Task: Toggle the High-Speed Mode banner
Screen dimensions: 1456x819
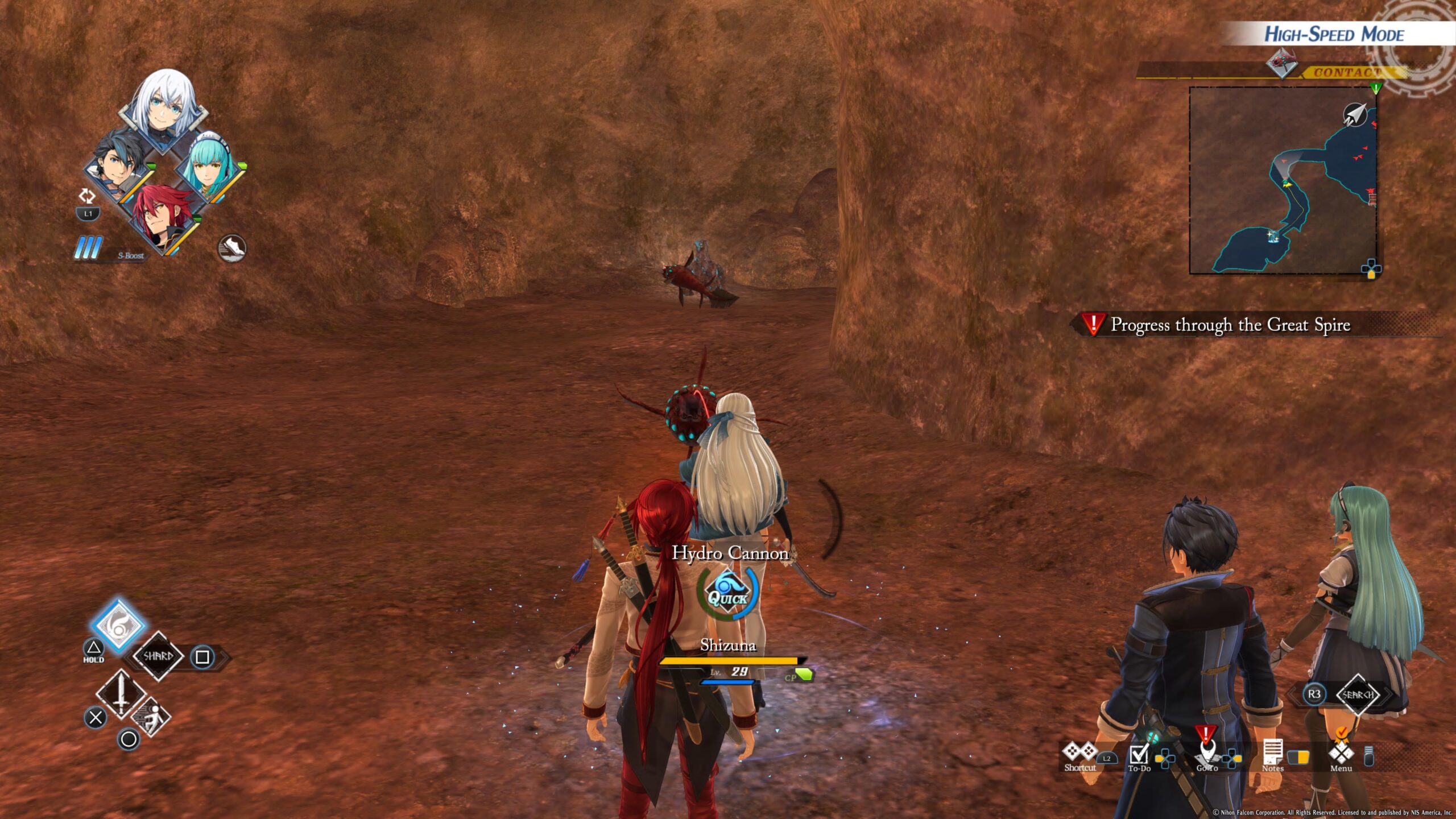Action: [1334, 34]
